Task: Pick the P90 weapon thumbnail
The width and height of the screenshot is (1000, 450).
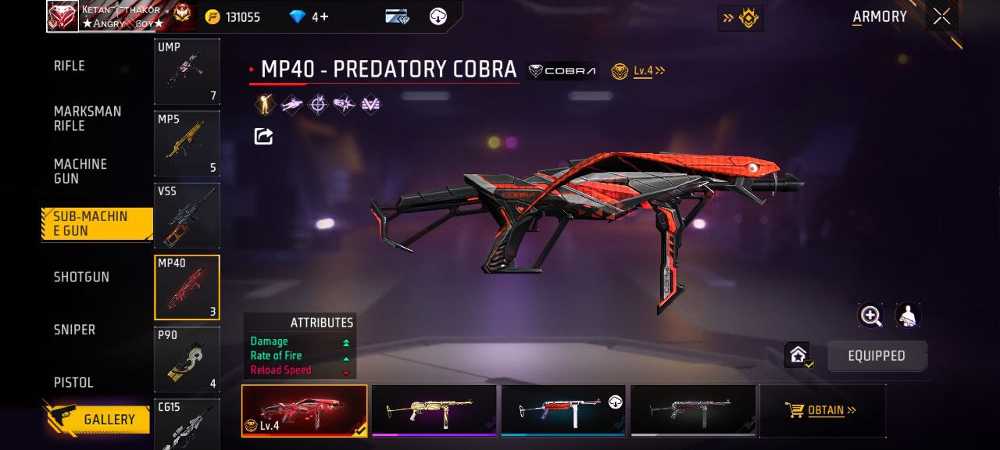Action: click(x=187, y=359)
